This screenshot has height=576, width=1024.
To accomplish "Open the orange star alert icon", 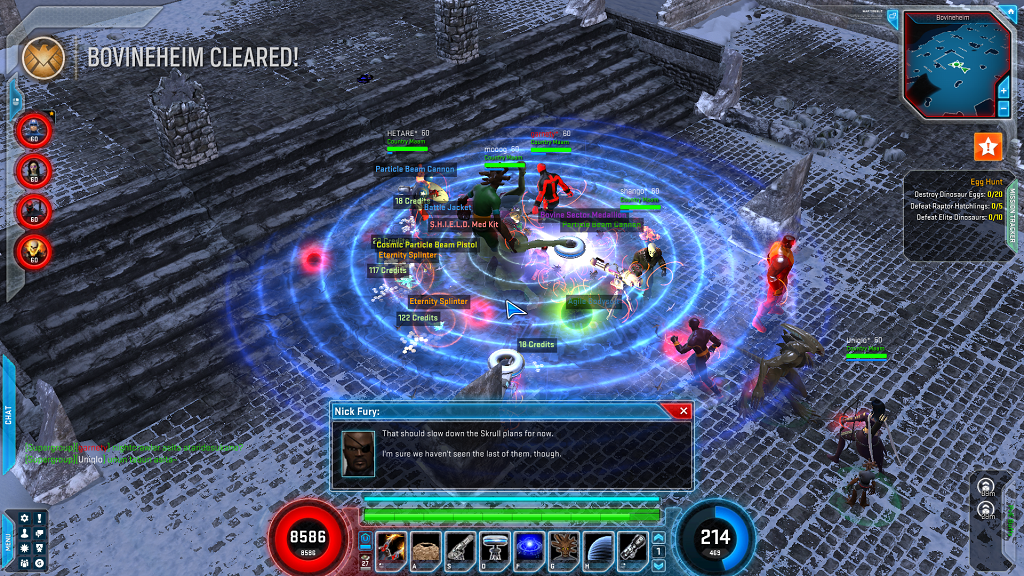I will point(988,147).
